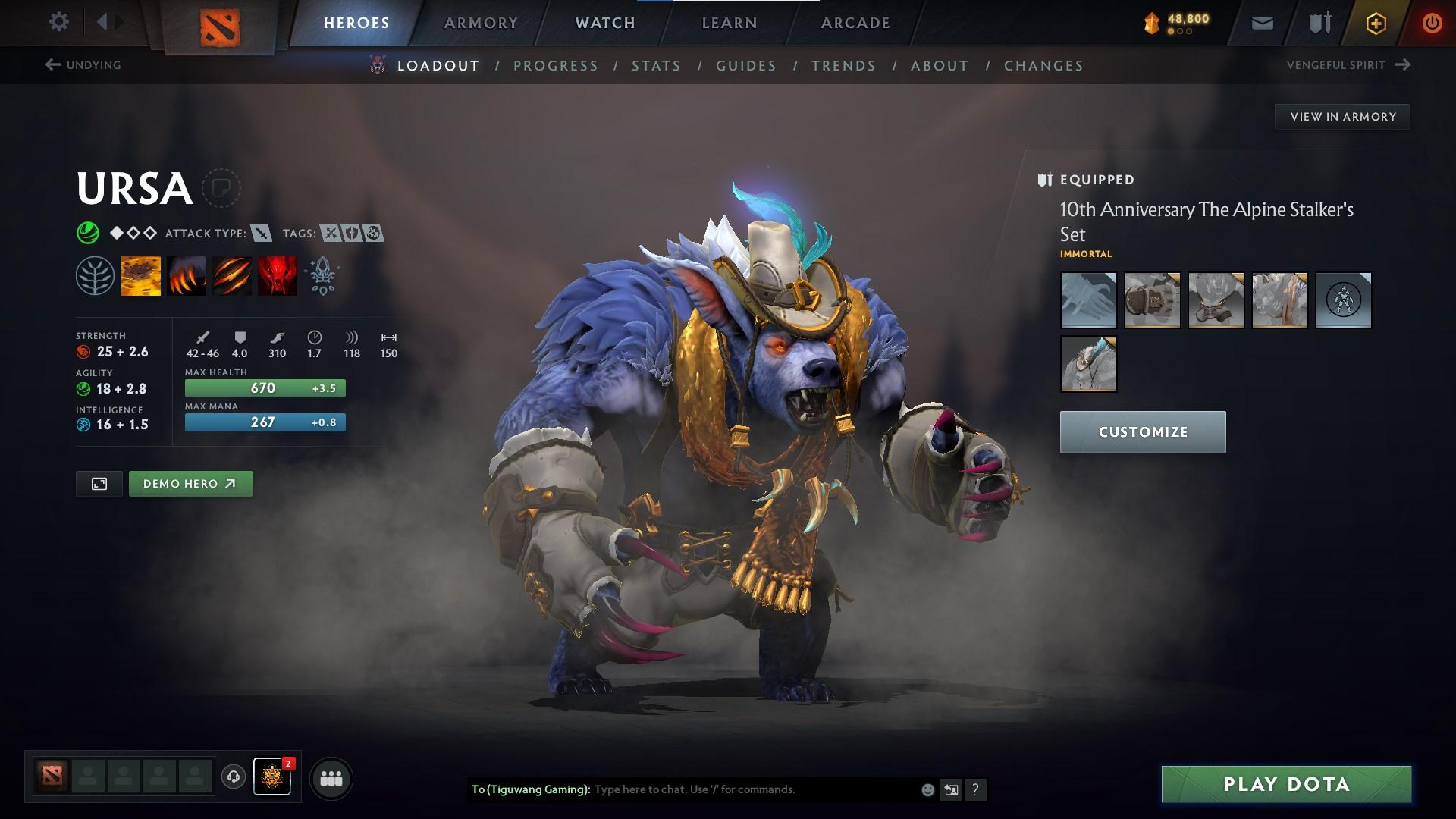Click the max health bar of Ursa

click(265, 388)
